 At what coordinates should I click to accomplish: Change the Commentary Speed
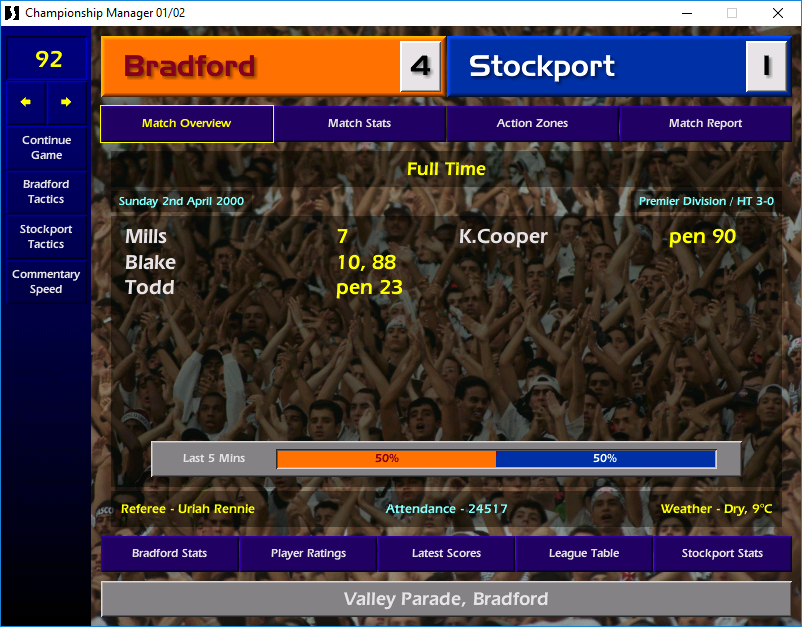point(46,282)
